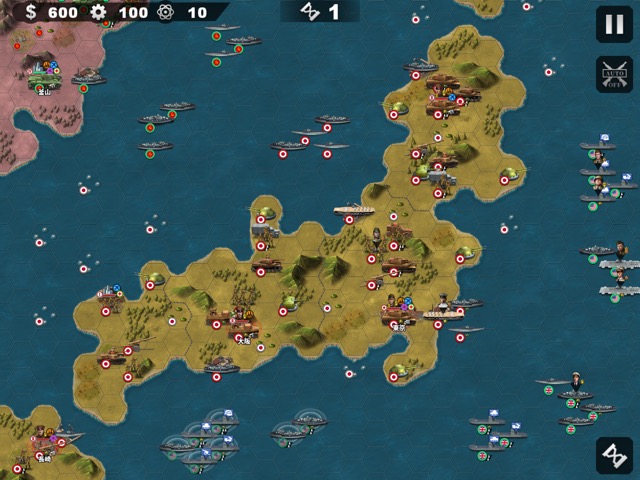Toggle the AUTO battle mode button
Viewport: 640px width, 480px height.
[613, 74]
